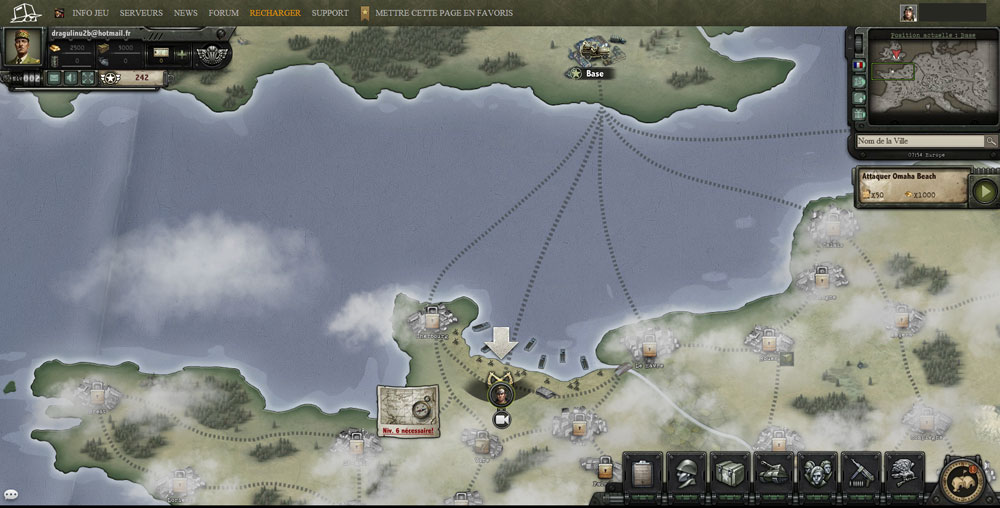Viewport: 1000px width, 508px height.
Task: Click the Nom de la Ville search field
Action: tap(918, 142)
